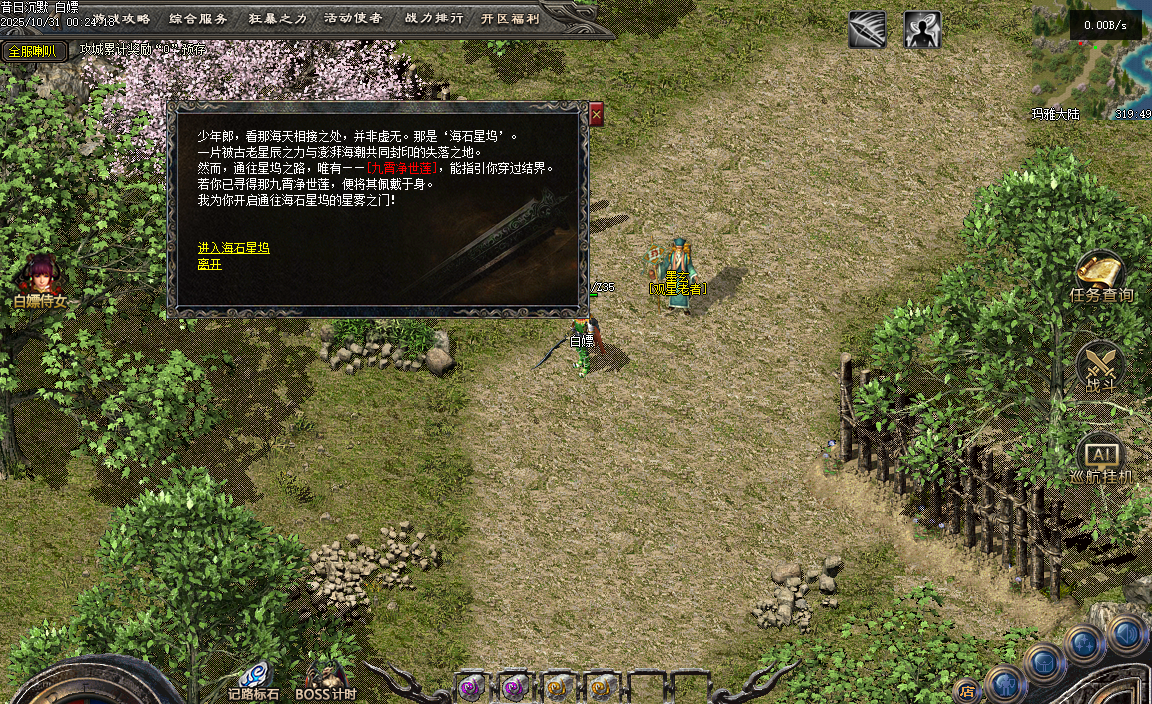Toggle the 战斗 crossed-swords mode
Screen dimensions: 1152x704
coord(1100,364)
